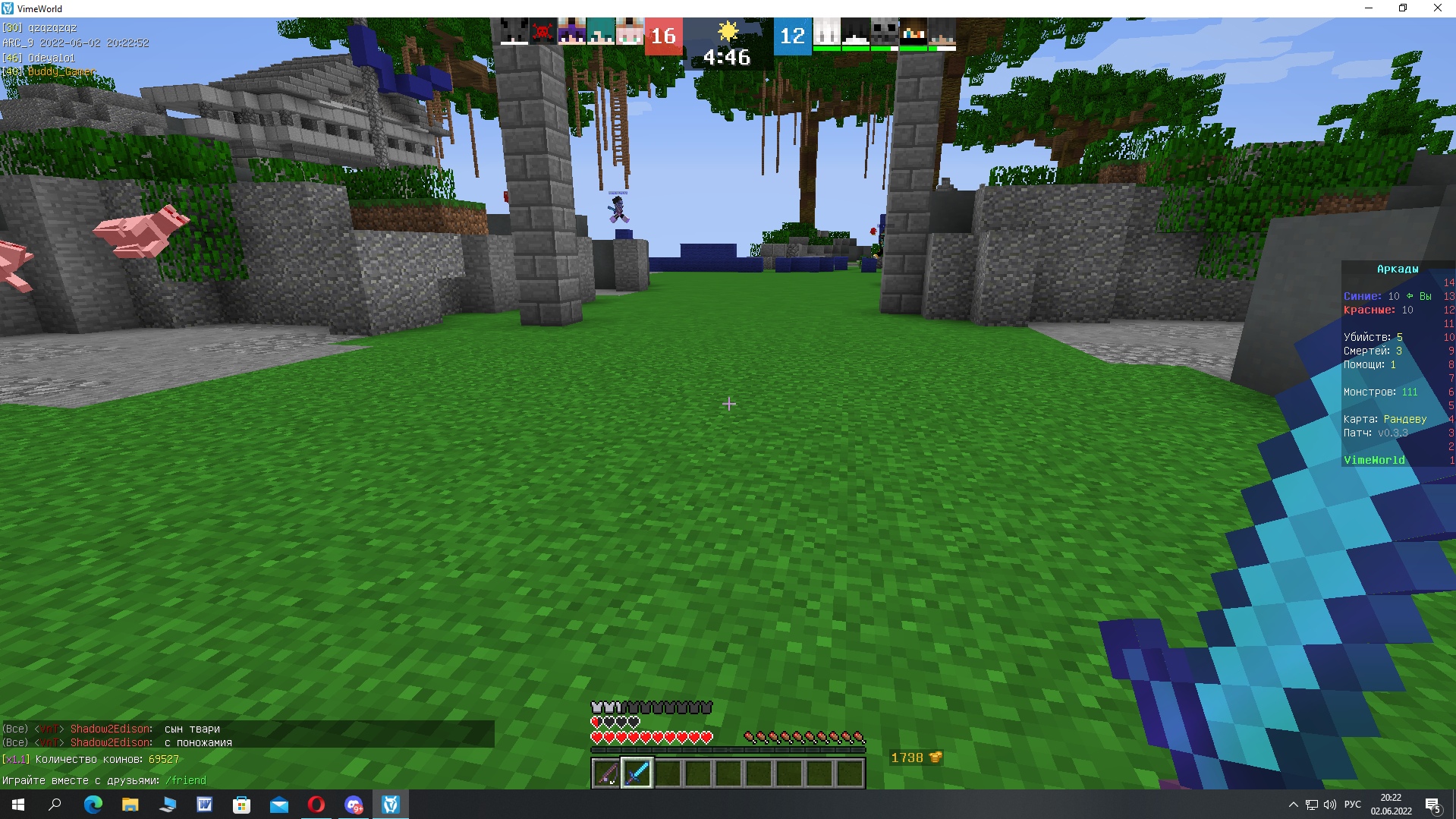
Task: Click the VimeWorld icon on the taskbar
Action: coord(390,805)
